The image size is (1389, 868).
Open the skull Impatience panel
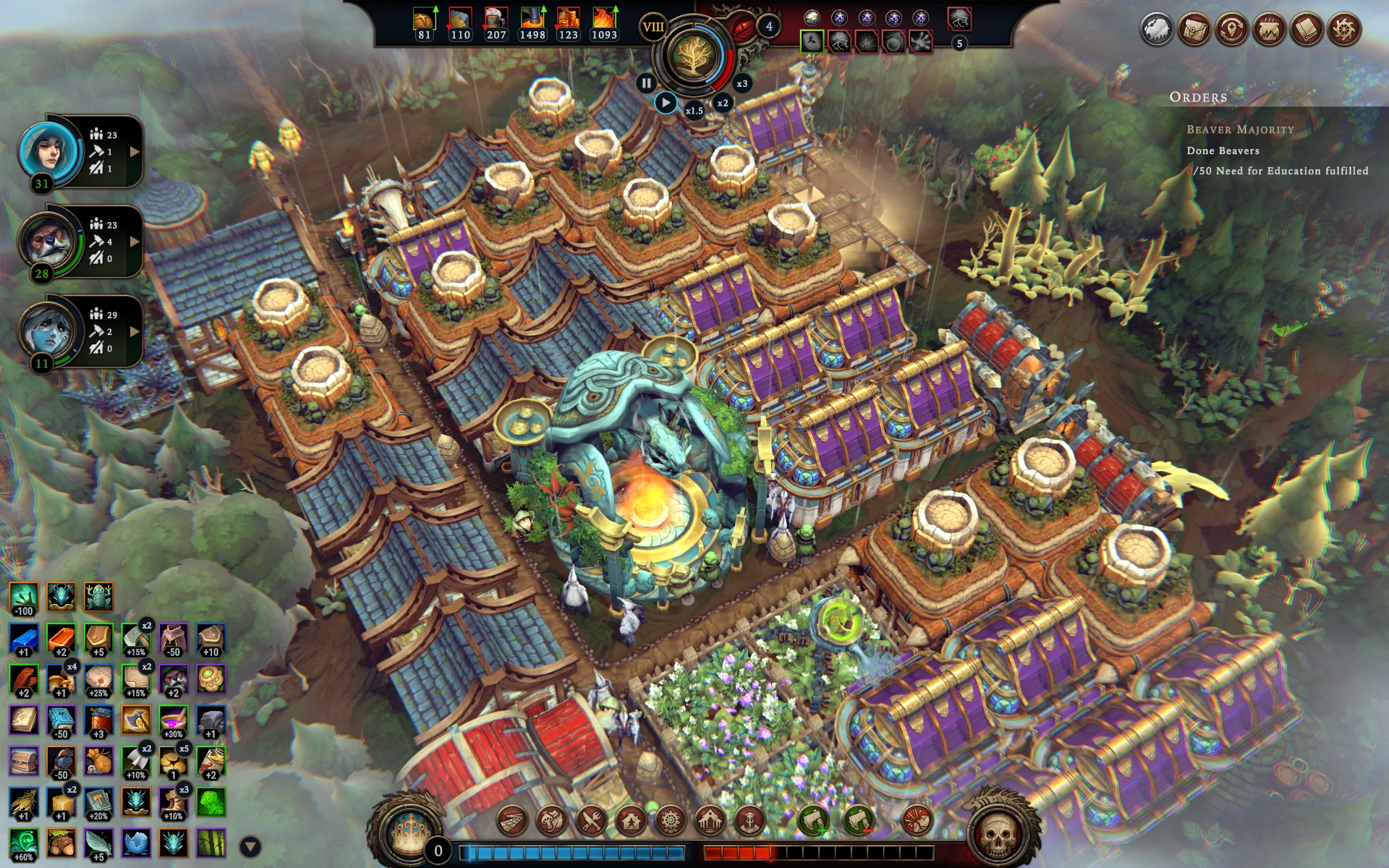(997, 836)
